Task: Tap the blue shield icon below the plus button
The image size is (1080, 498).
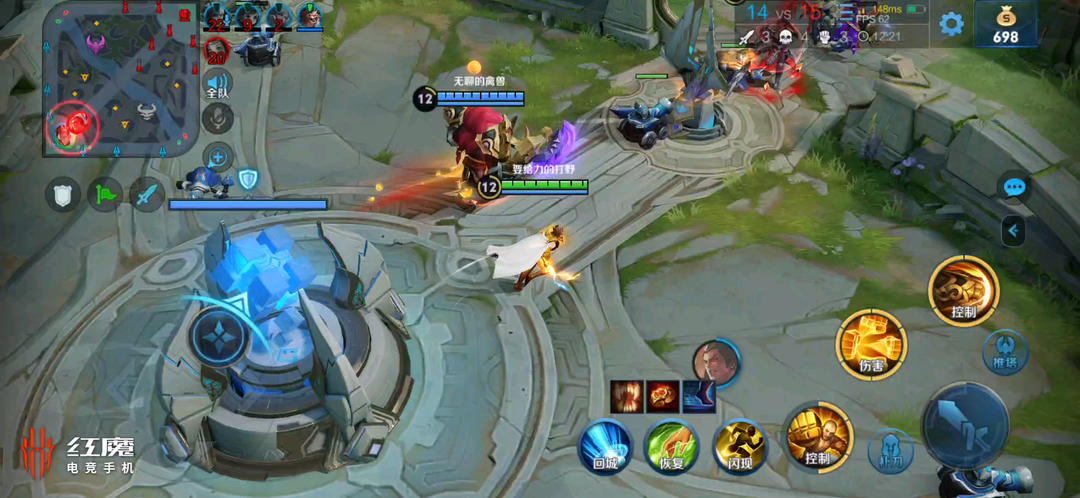Action: [x=247, y=180]
